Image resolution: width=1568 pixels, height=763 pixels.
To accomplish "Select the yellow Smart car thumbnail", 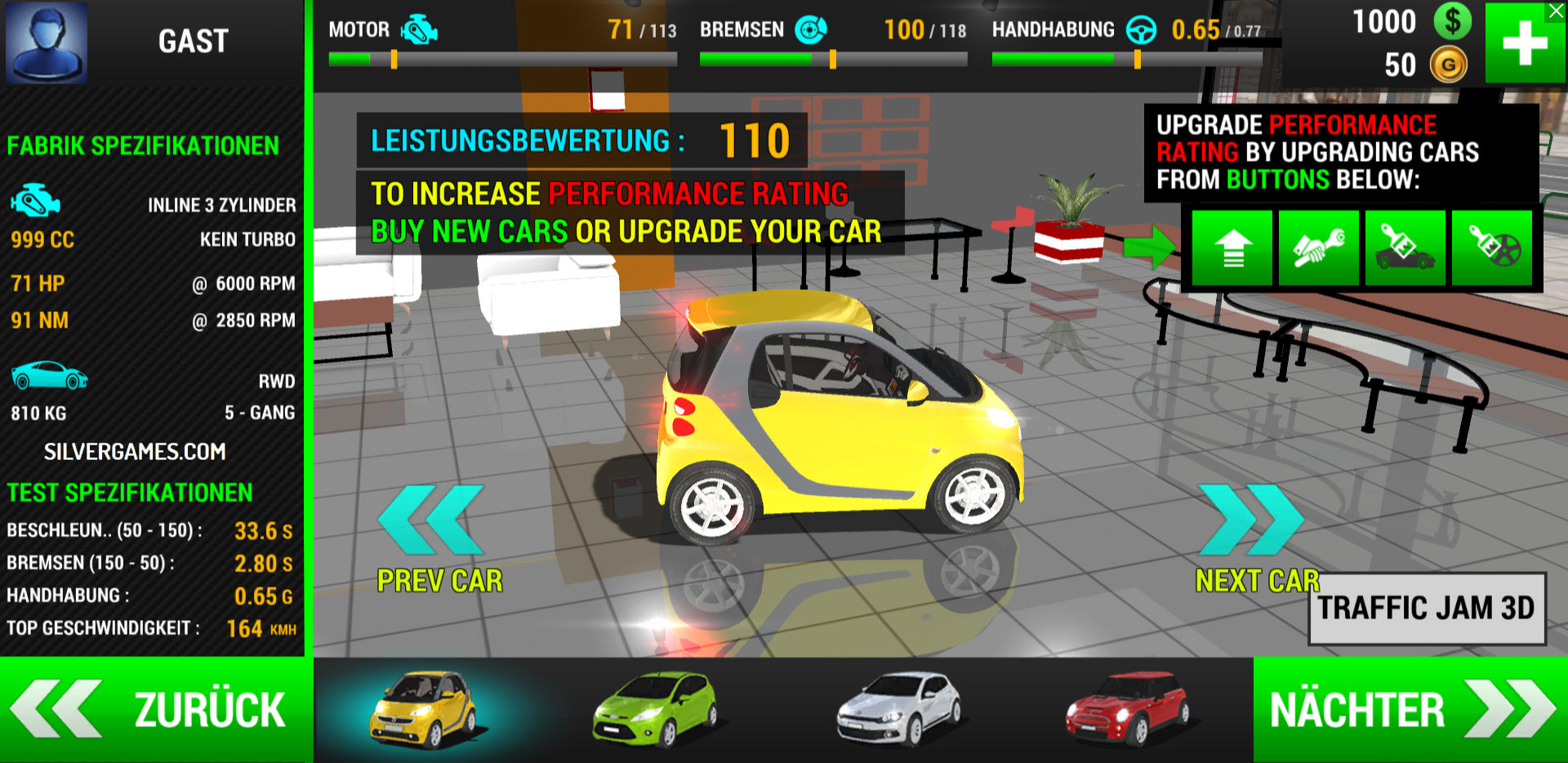I will (423, 709).
